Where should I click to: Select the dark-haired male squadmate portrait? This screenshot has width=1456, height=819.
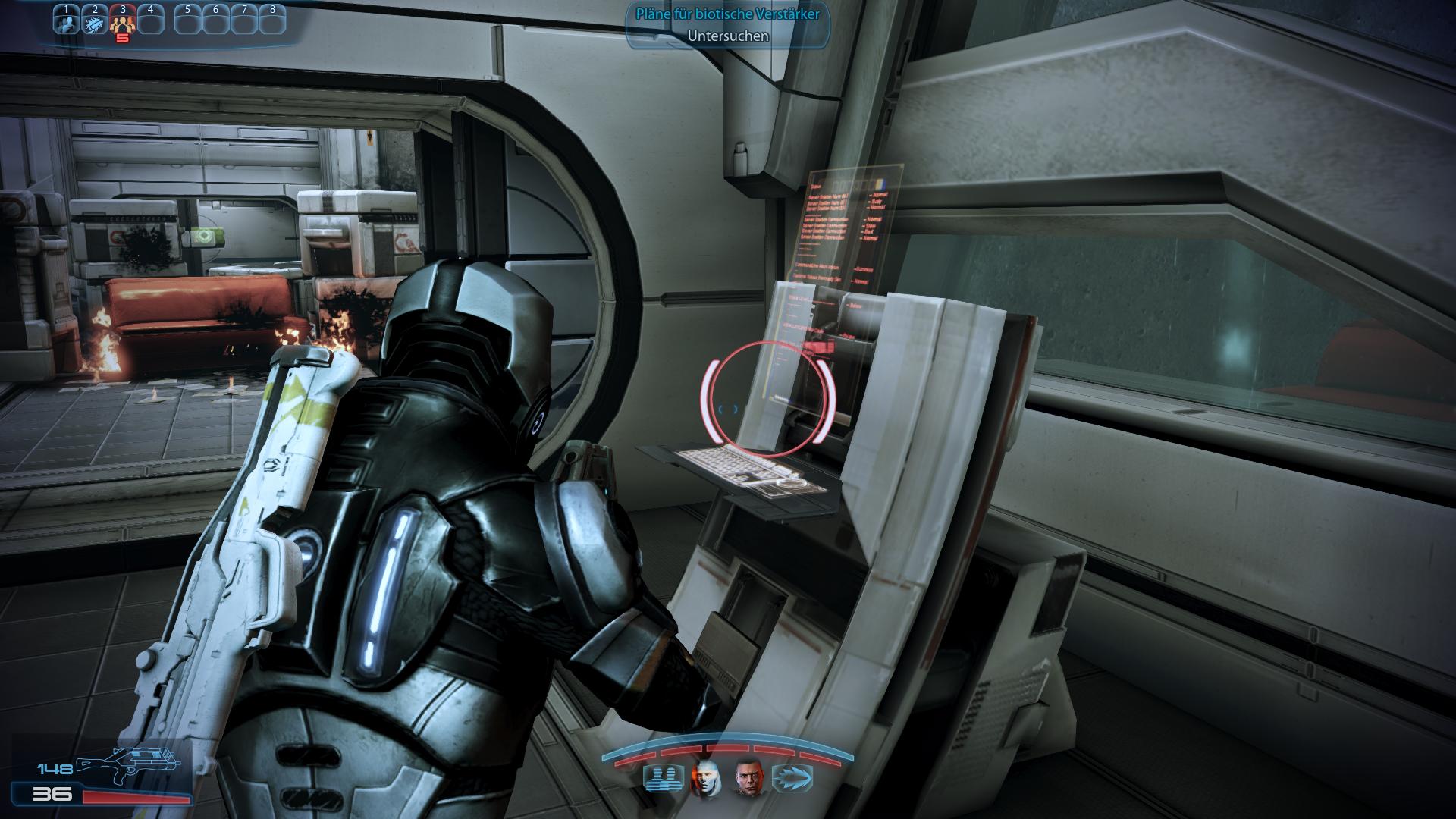(x=746, y=778)
